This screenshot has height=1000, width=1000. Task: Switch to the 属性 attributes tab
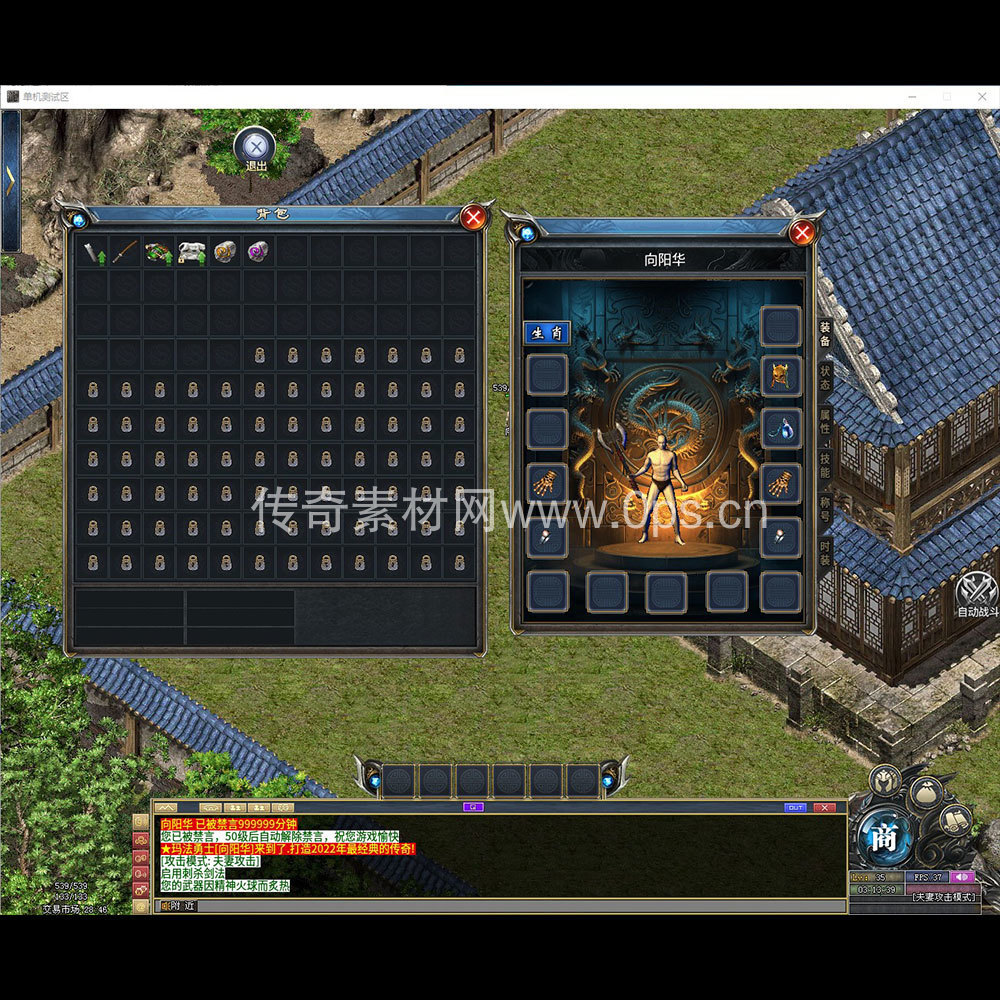825,421
